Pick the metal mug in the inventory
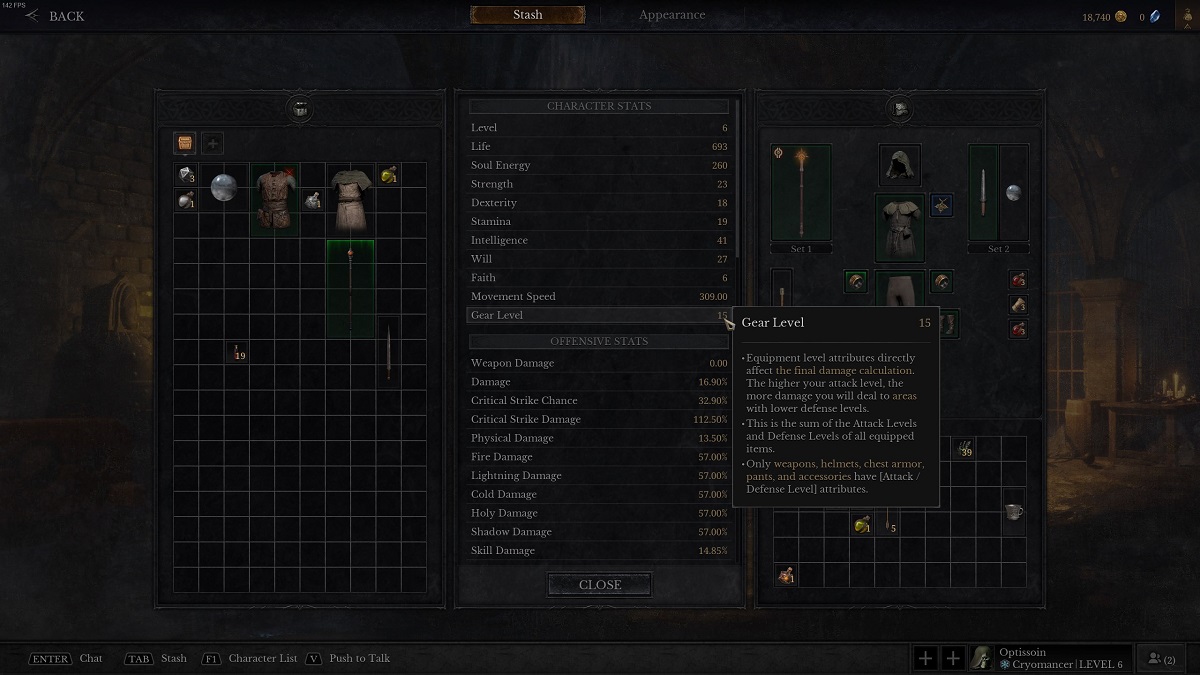 [x=1014, y=512]
